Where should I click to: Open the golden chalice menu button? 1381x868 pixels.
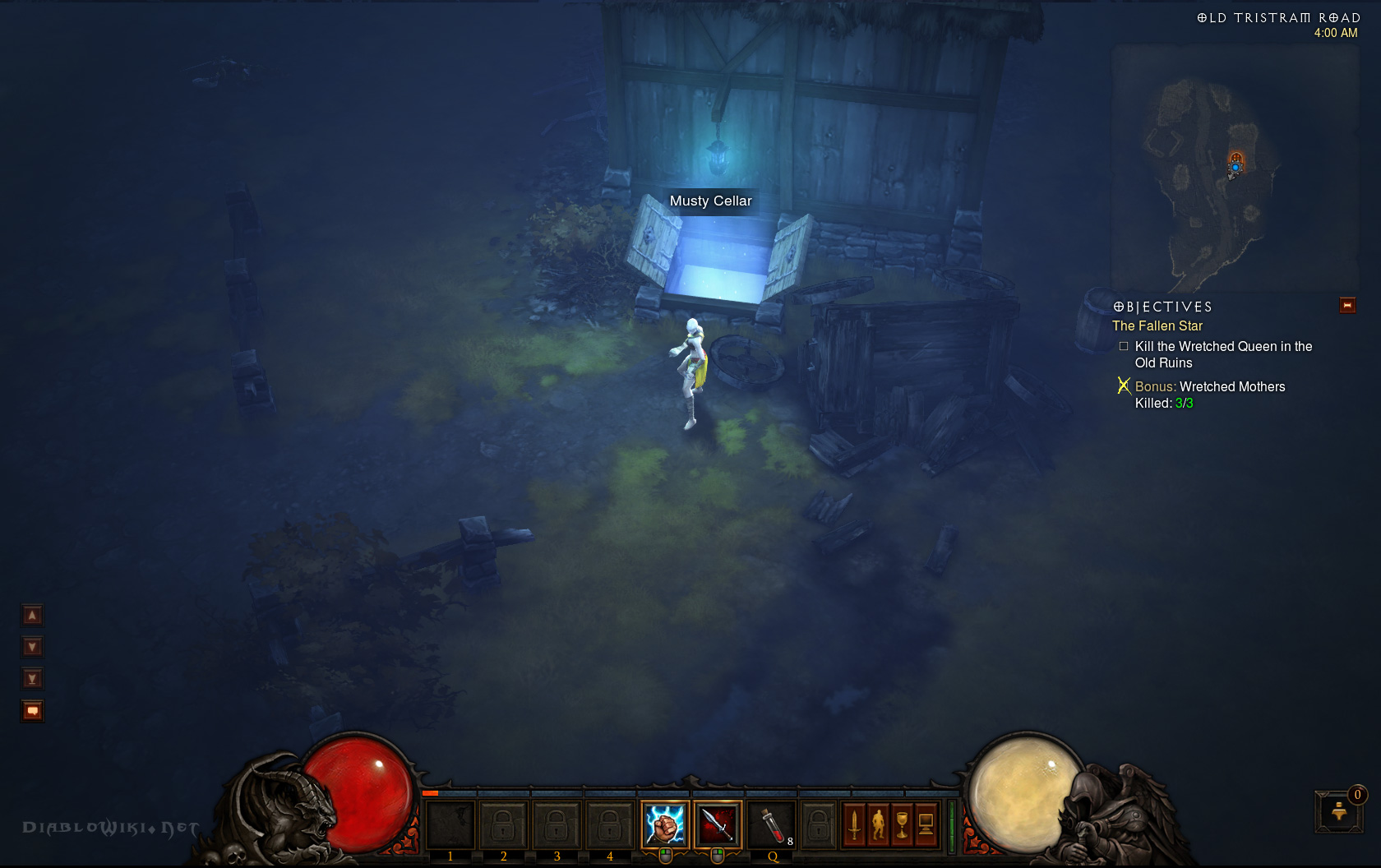[902, 824]
